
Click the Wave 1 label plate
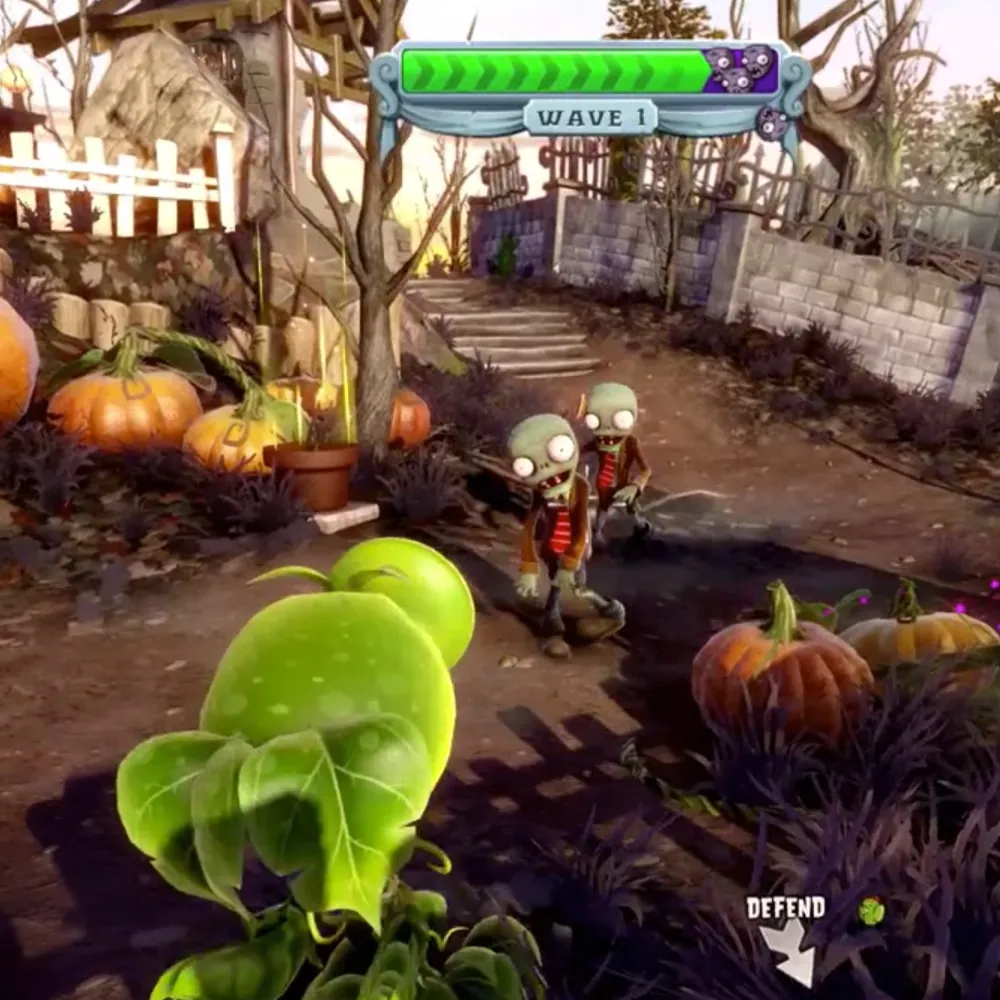tap(591, 117)
